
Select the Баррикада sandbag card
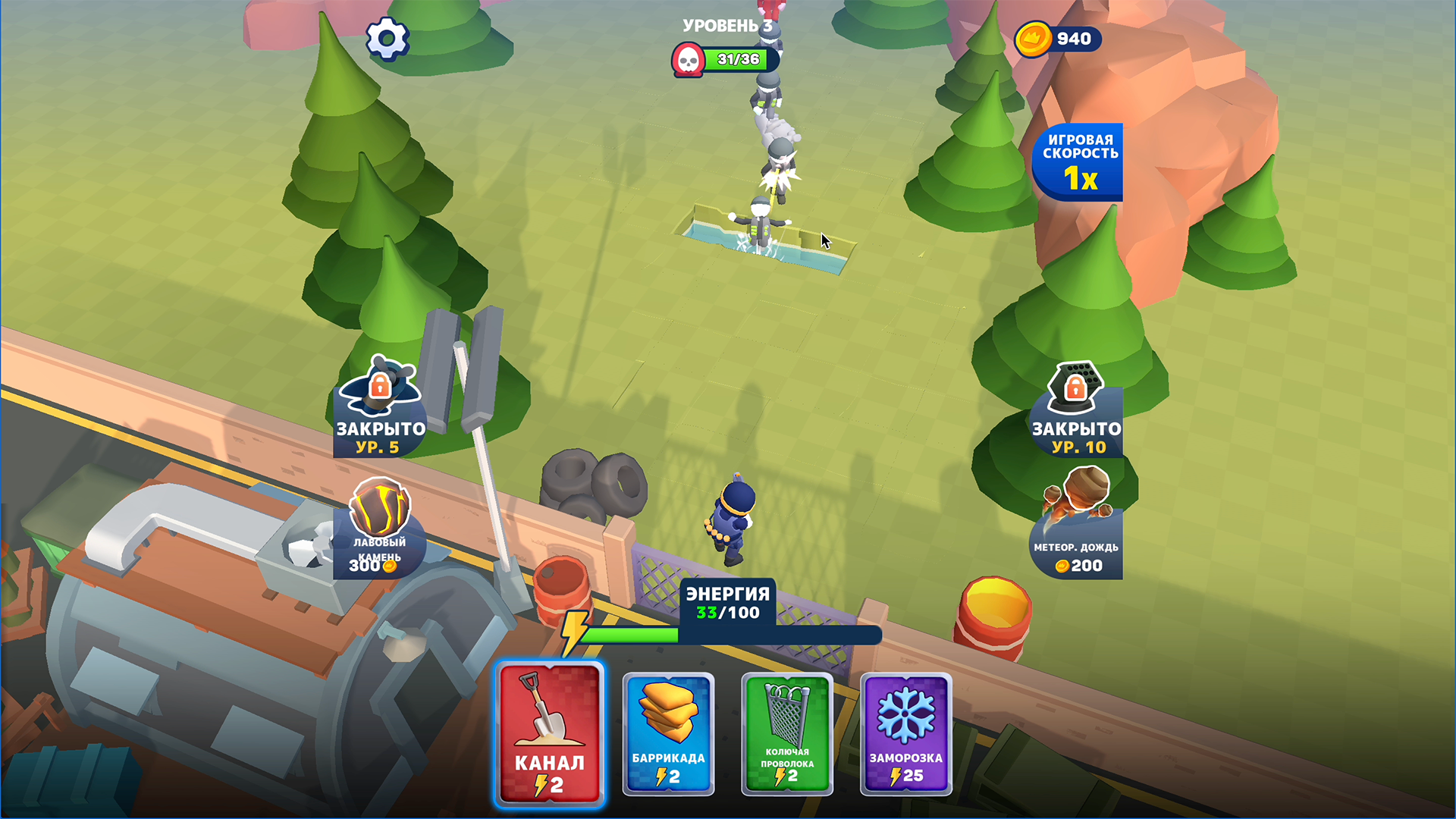(x=668, y=733)
